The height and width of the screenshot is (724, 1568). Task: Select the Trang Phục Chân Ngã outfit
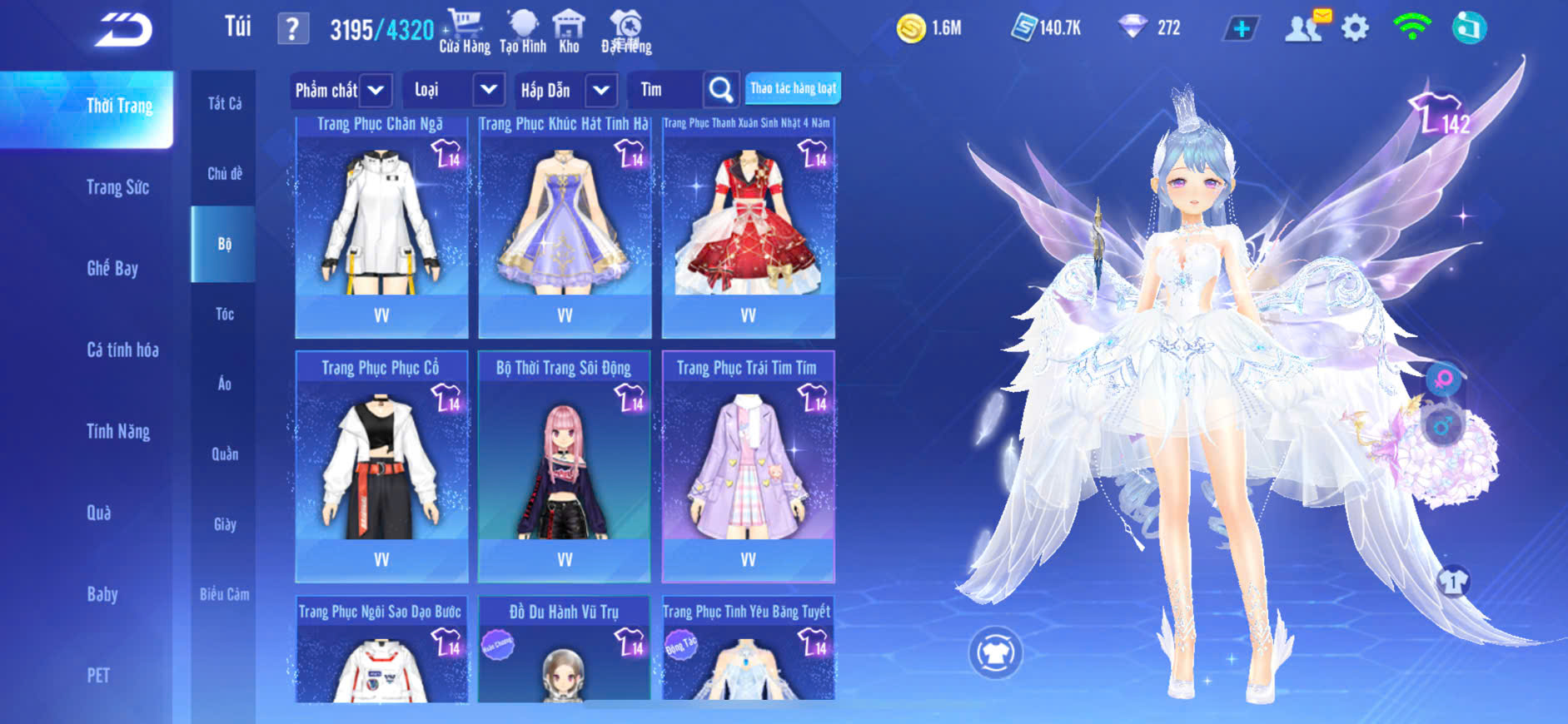(381, 226)
